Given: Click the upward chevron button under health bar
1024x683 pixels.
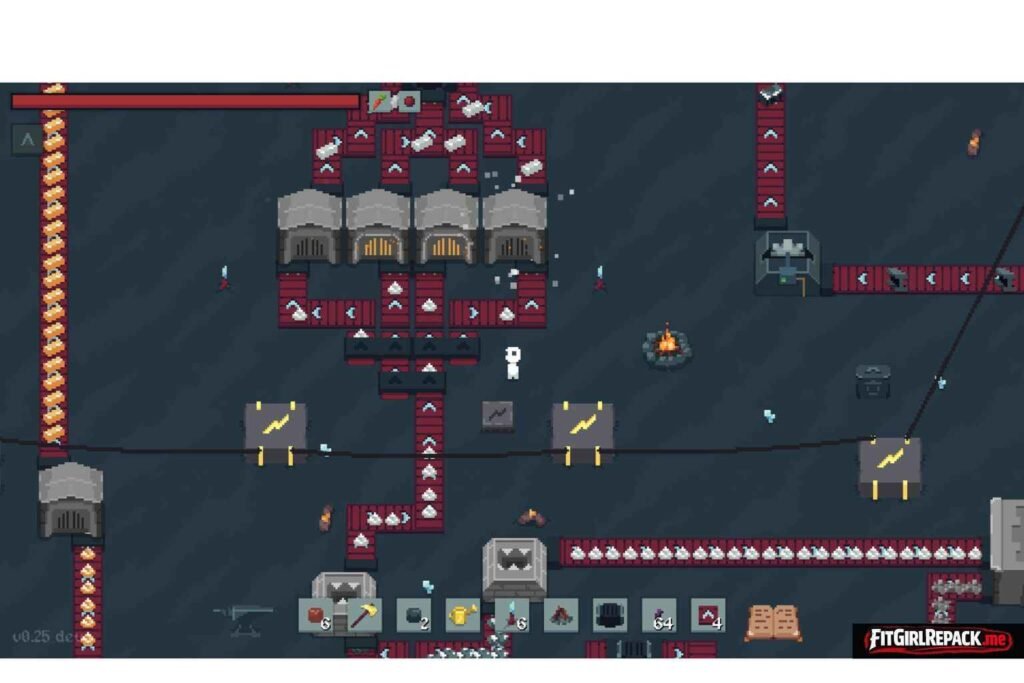Looking at the screenshot, I should (27, 140).
